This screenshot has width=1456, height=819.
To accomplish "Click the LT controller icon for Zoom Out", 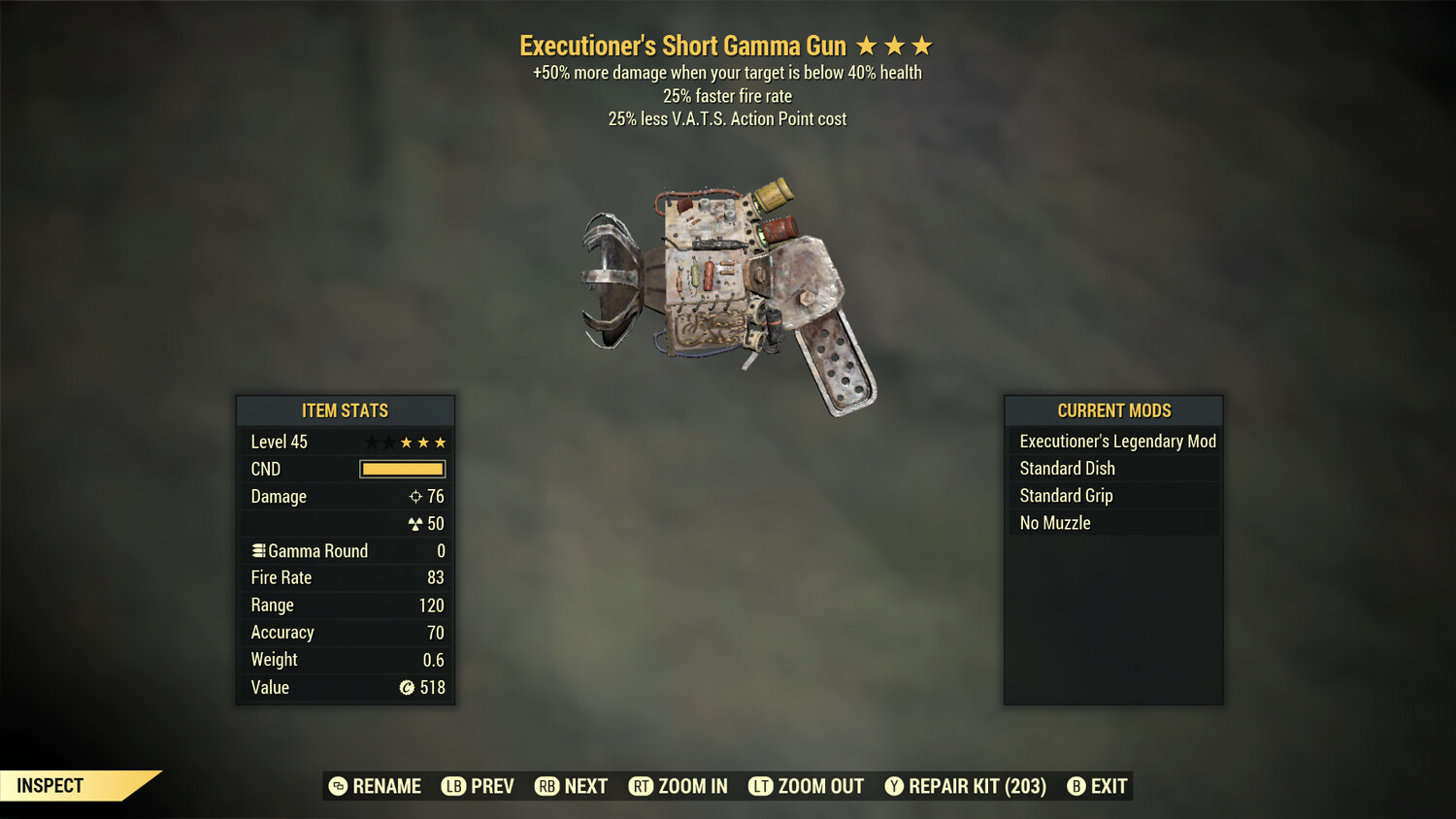I will tap(761, 786).
